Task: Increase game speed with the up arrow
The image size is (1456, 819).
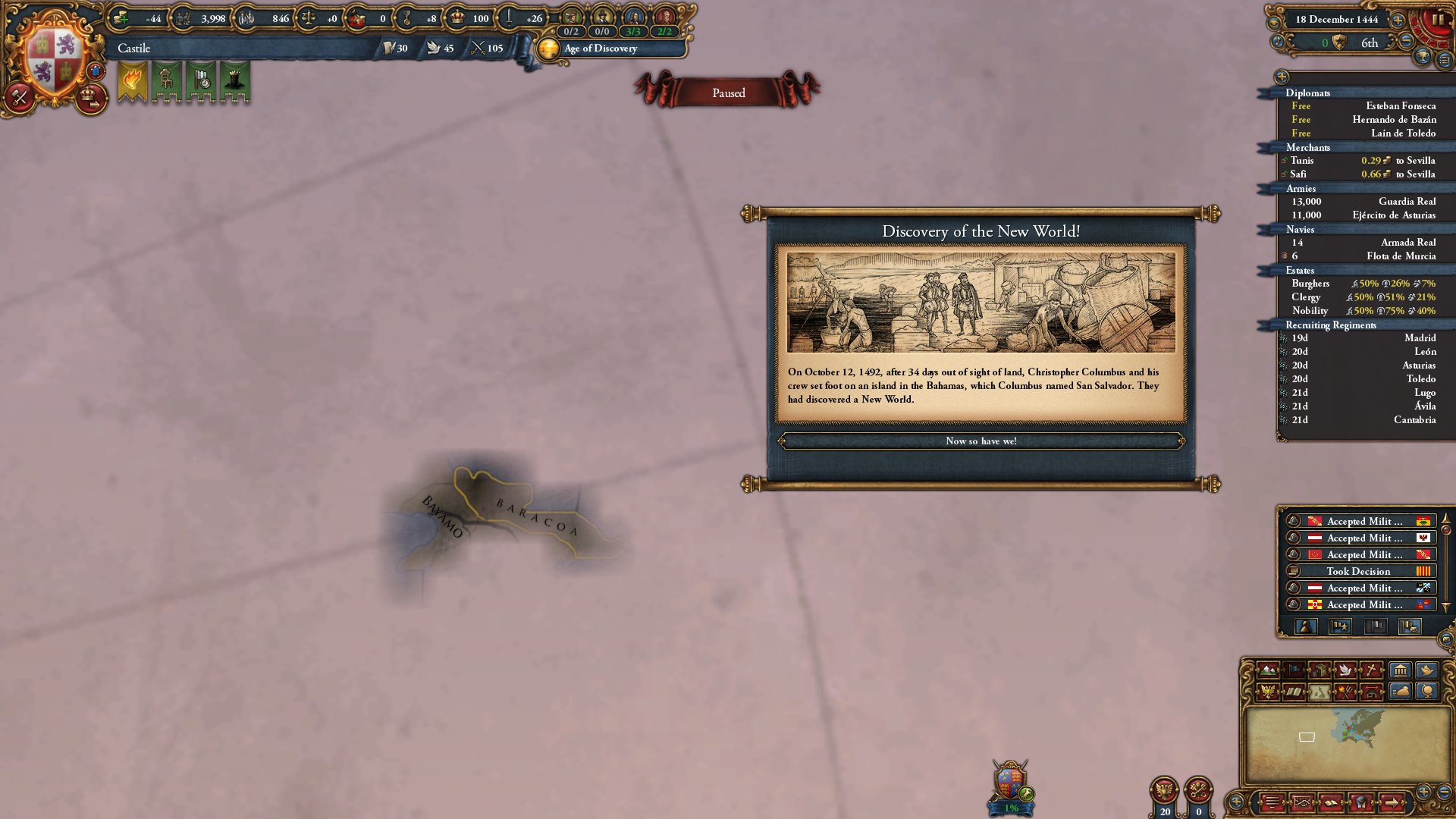Action: click(x=1398, y=20)
